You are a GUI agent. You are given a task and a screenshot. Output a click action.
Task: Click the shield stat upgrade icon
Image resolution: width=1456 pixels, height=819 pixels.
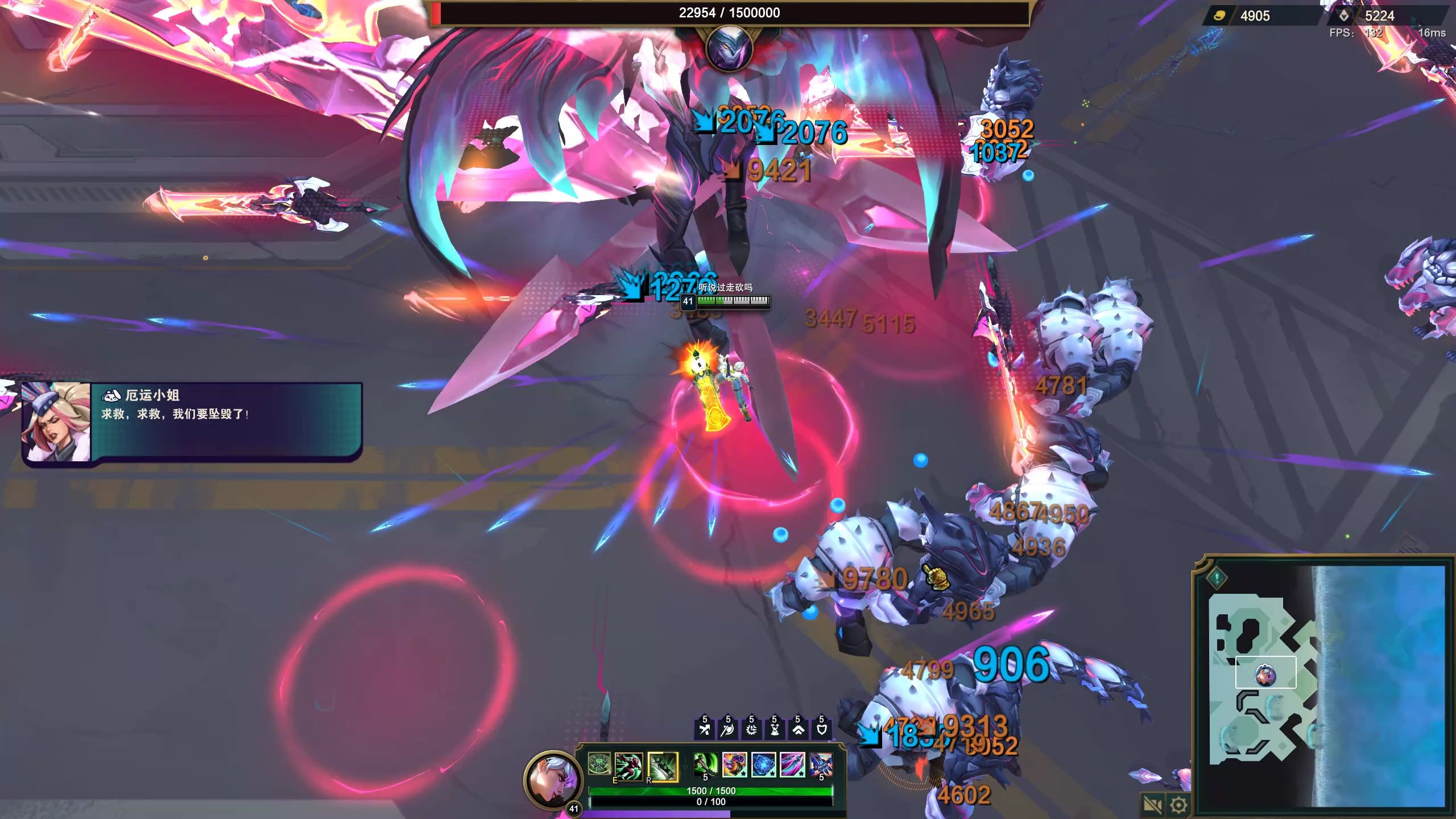pos(821,729)
